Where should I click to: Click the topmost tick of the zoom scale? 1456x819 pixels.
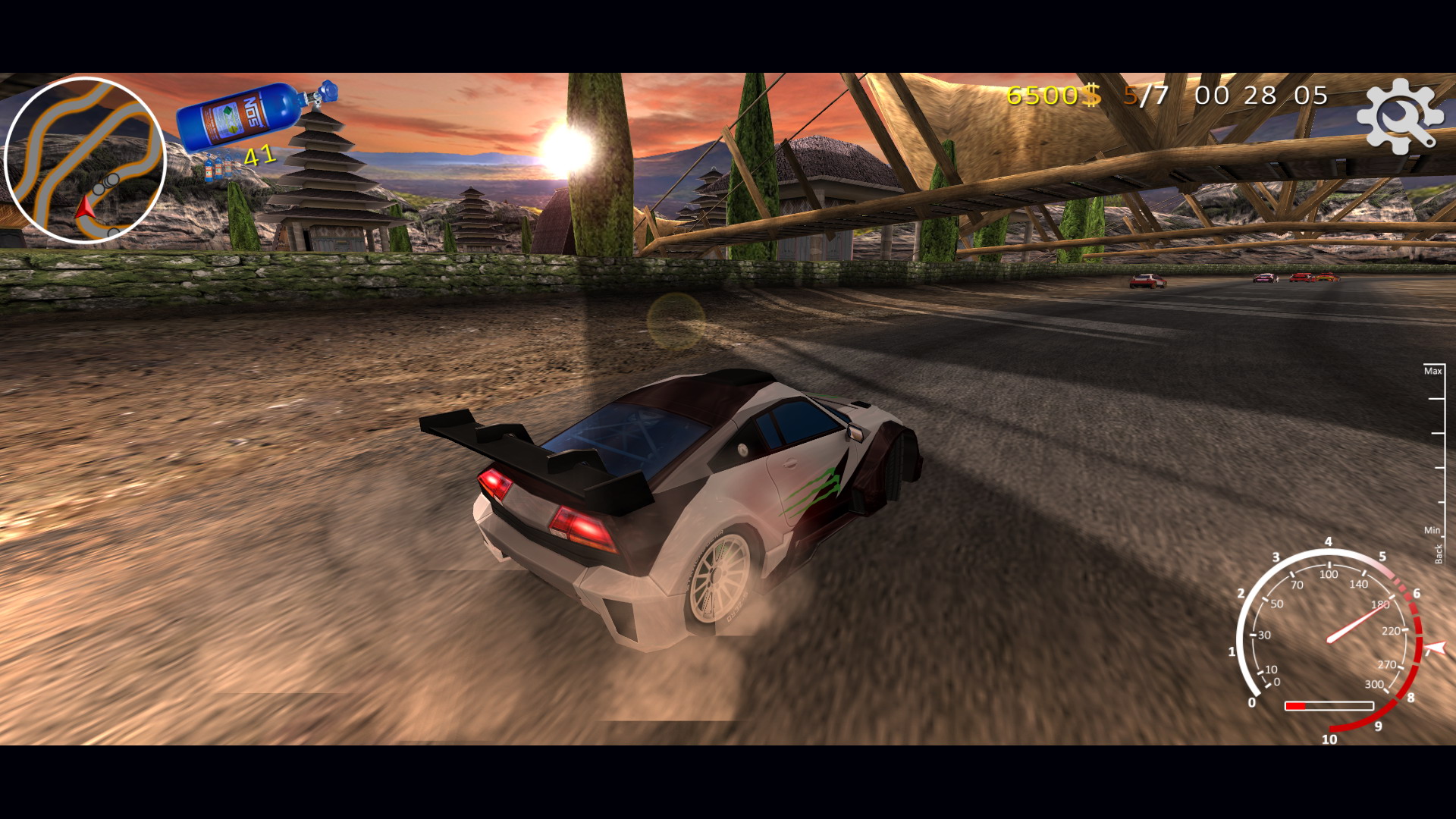1436,365
